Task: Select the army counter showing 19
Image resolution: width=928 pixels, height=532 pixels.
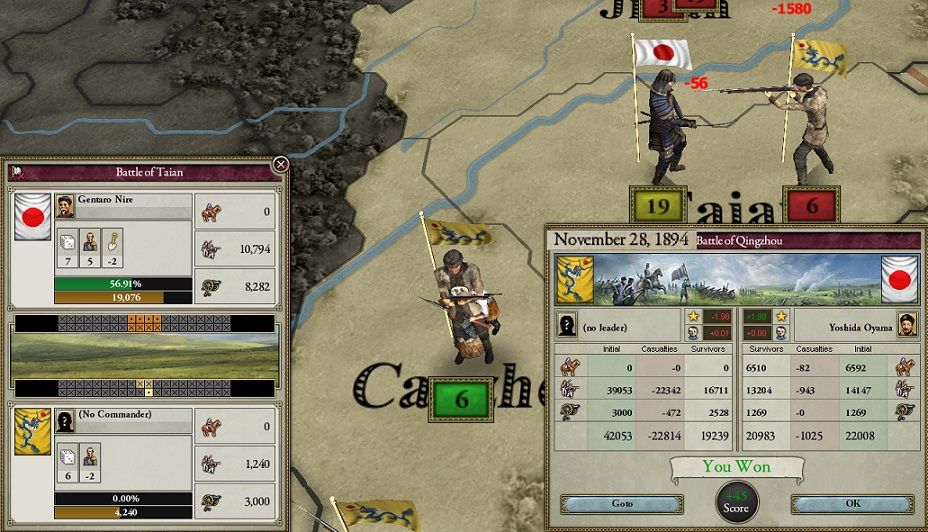Action: point(658,206)
